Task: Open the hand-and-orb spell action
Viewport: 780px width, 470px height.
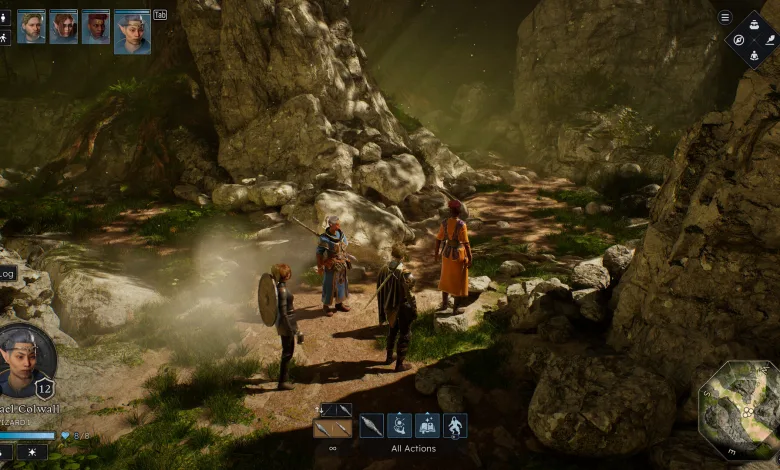Action: point(399,425)
